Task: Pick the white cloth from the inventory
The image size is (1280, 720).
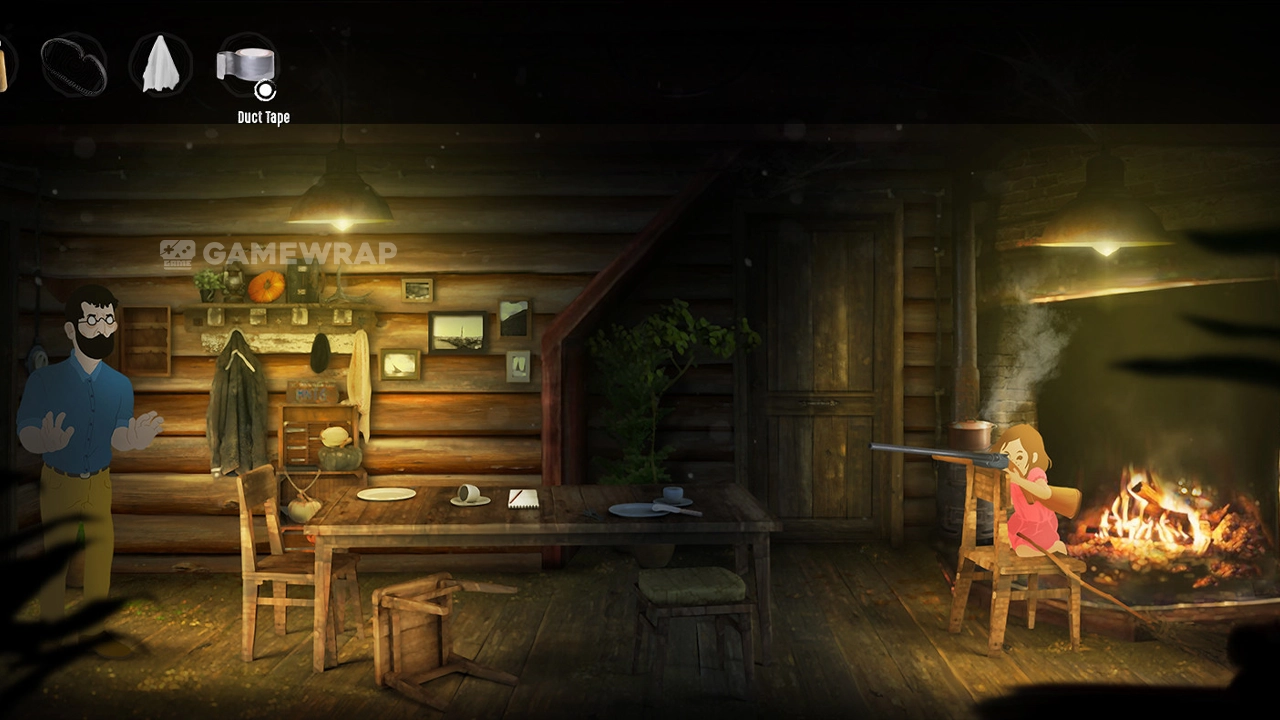Action: [x=160, y=64]
